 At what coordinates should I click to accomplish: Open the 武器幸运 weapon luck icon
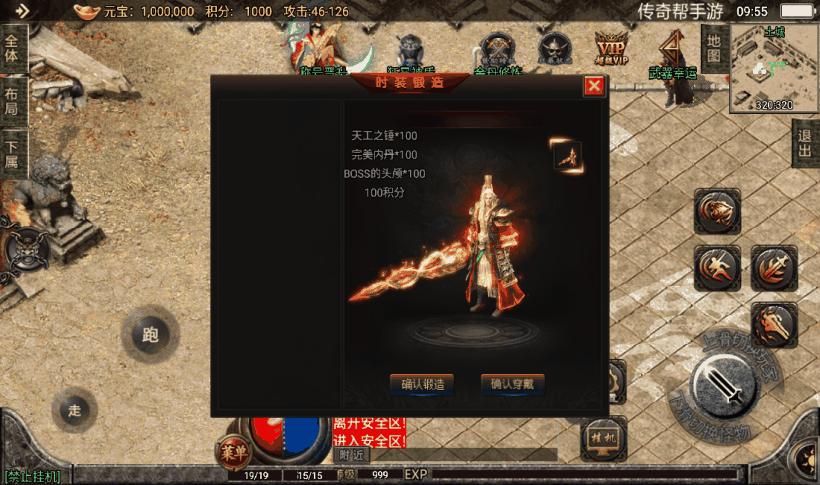coord(669,52)
